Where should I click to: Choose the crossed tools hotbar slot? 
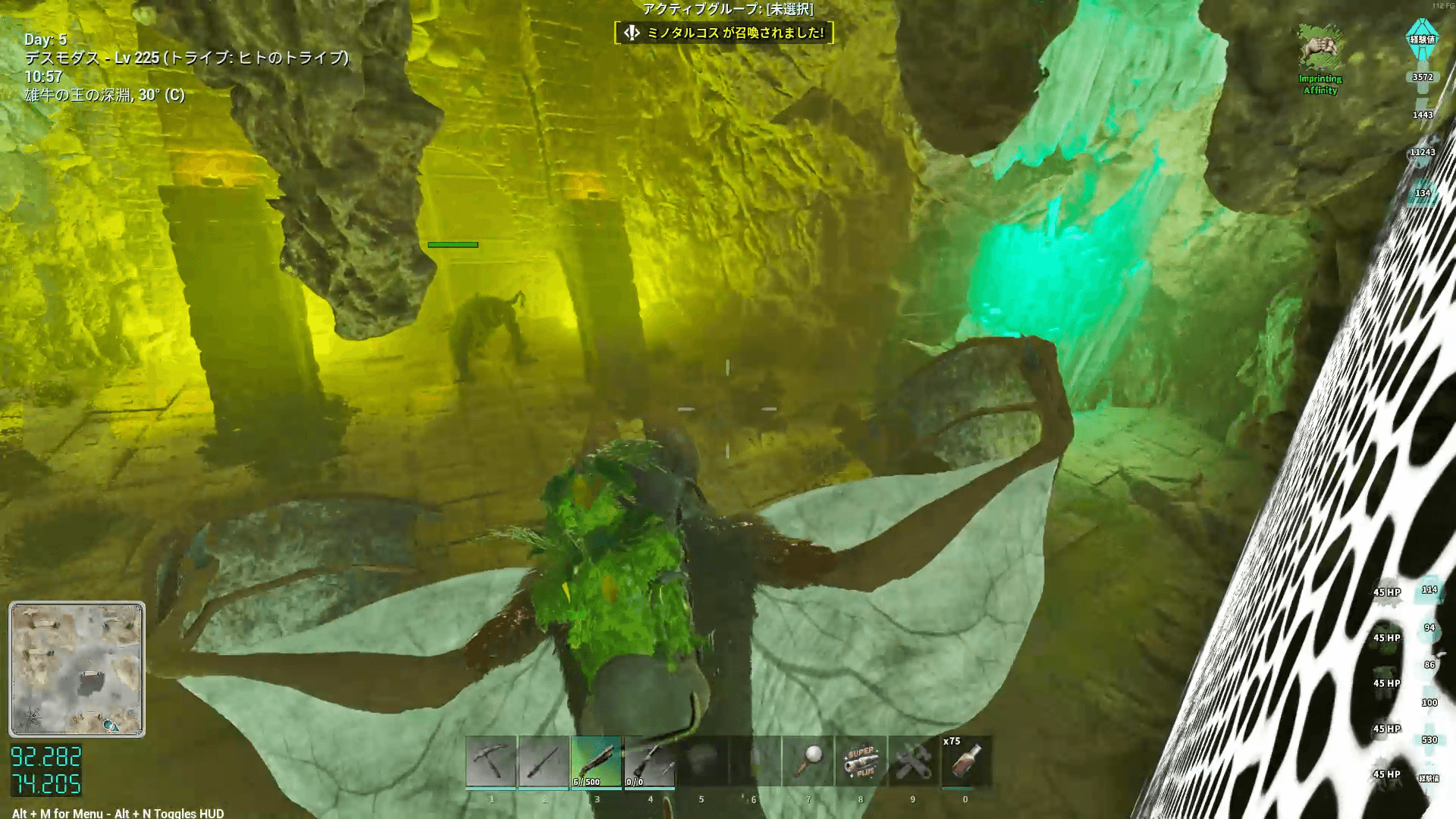(913, 761)
